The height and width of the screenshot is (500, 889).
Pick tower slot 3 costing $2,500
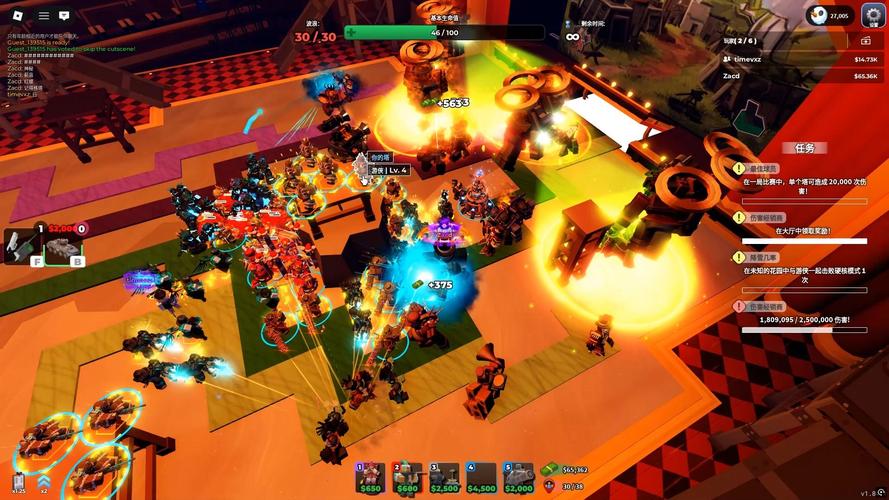[443, 477]
